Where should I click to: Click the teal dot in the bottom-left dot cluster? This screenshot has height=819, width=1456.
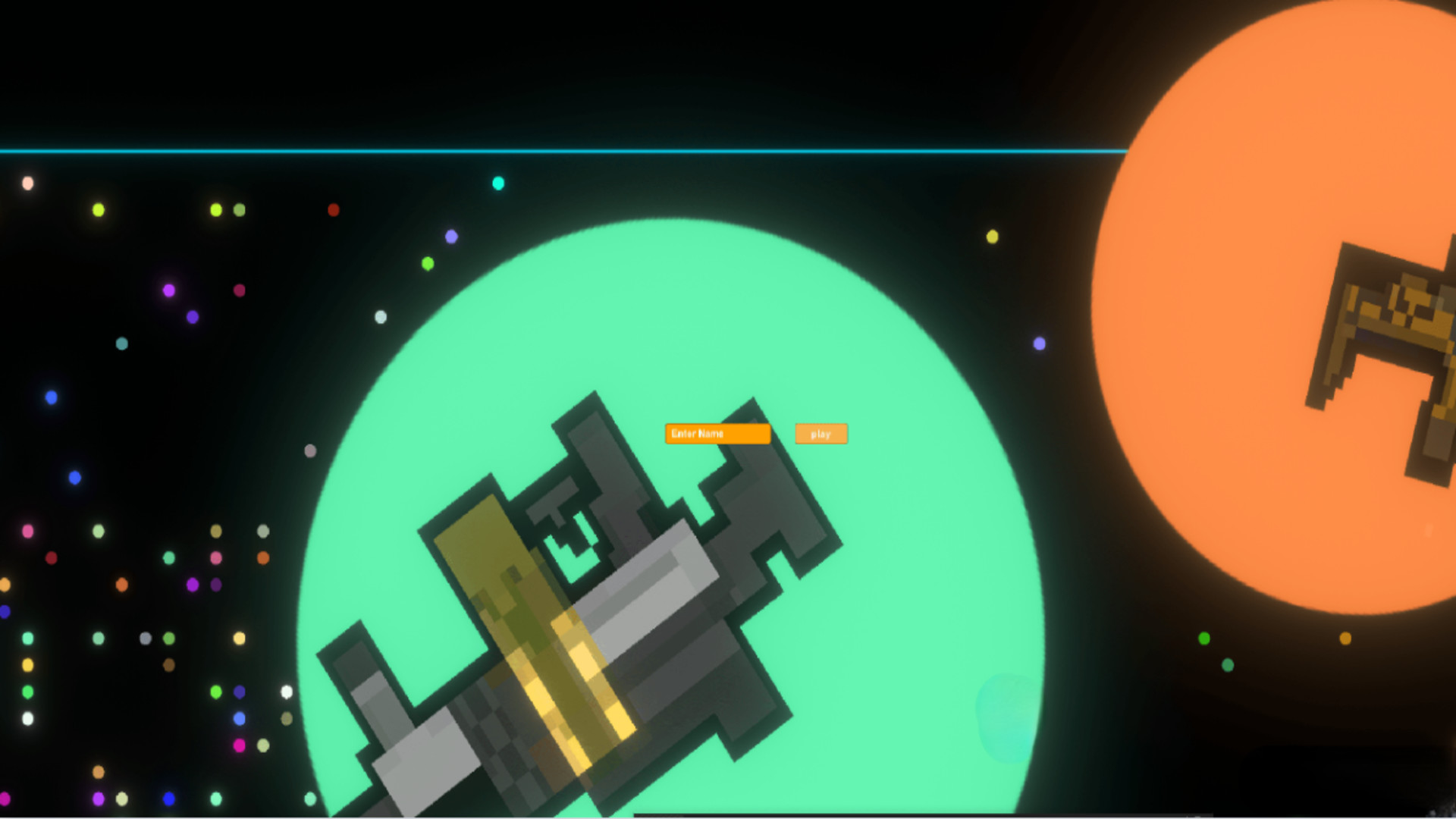click(28, 639)
